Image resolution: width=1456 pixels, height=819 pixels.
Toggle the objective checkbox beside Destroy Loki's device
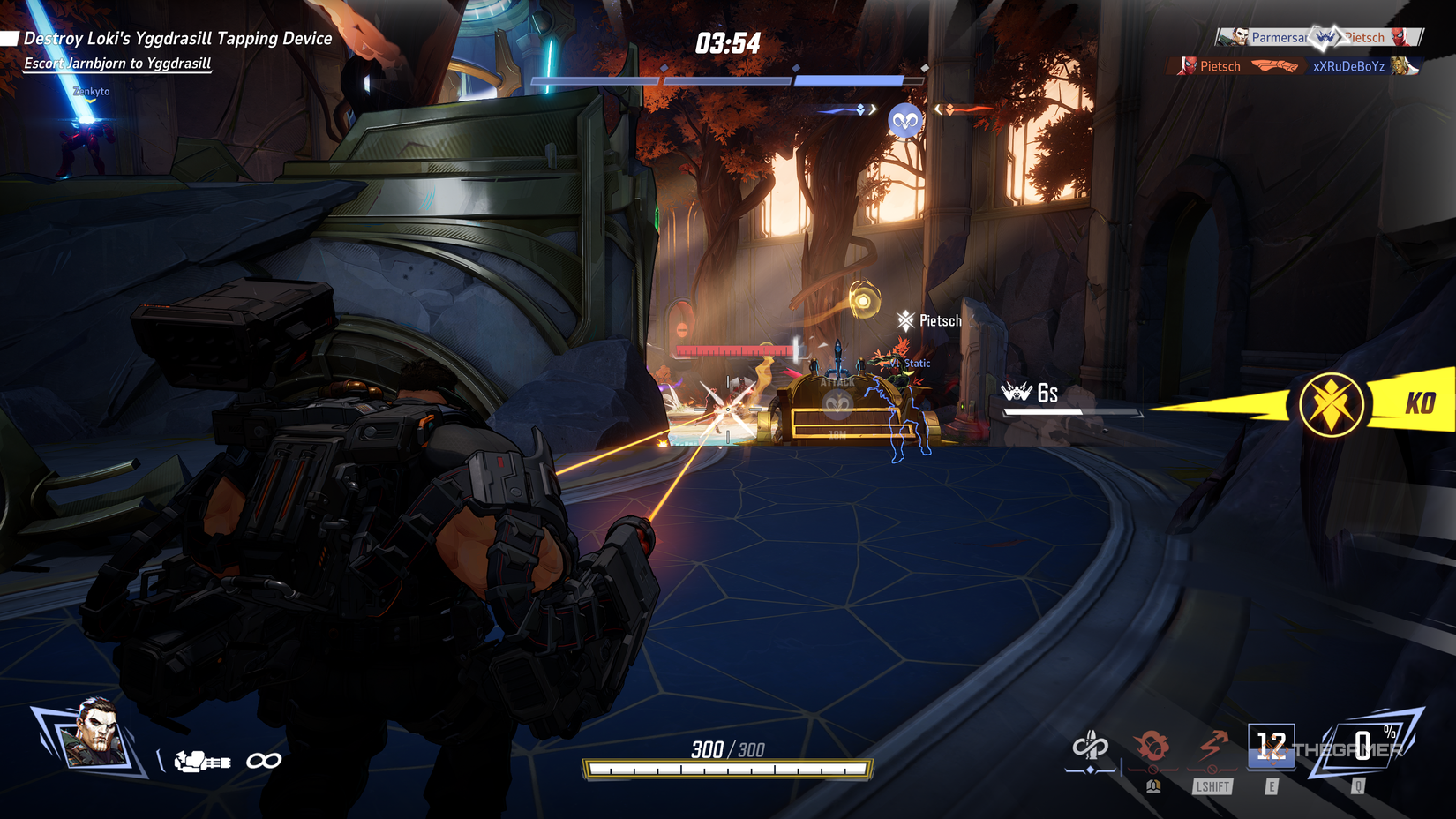(x=11, y=37)
